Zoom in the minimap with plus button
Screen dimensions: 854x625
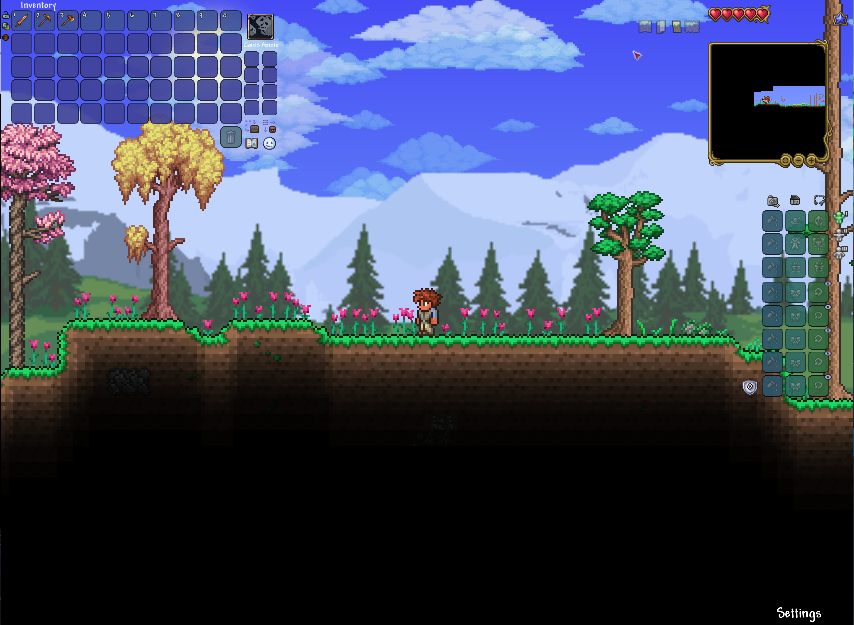coord(810,160)
